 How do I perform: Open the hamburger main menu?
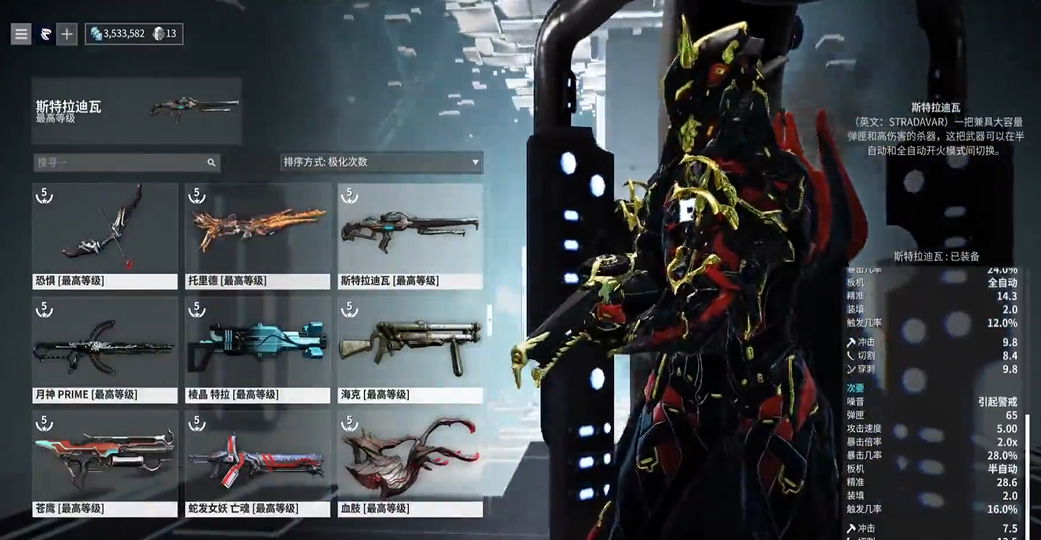(21, 34)
